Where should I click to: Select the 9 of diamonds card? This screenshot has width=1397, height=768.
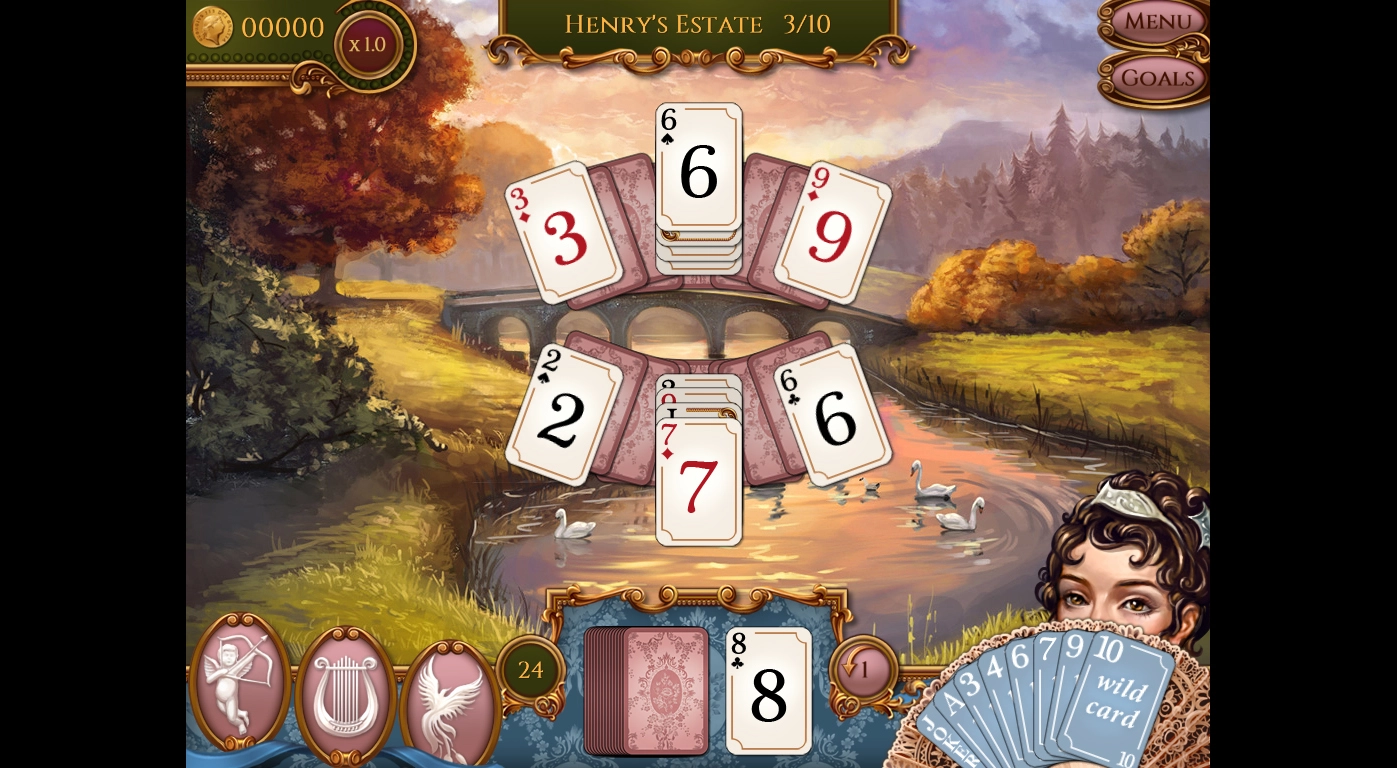coord(832,233)
